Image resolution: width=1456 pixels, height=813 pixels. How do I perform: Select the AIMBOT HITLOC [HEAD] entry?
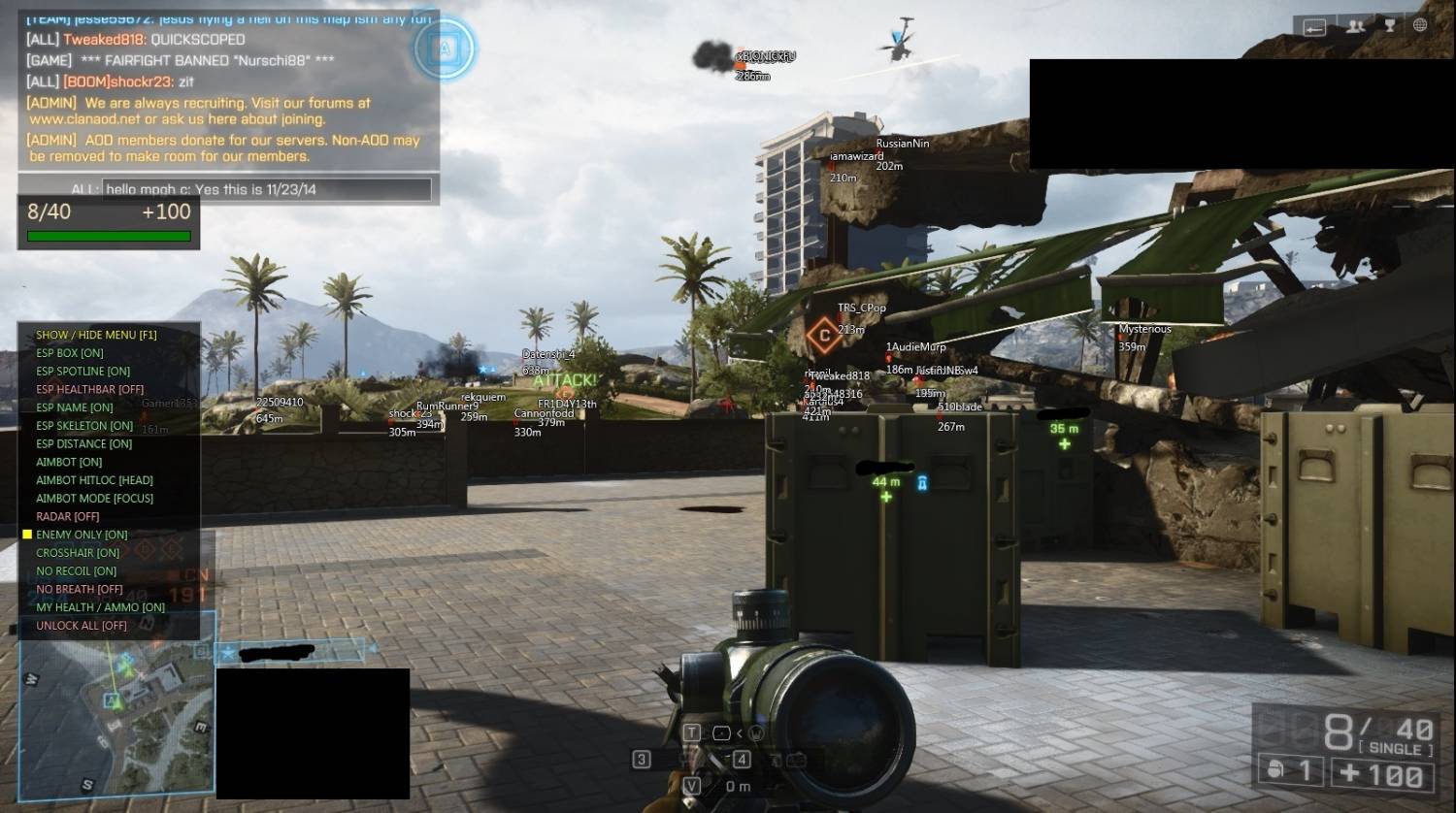click(94, 480)
